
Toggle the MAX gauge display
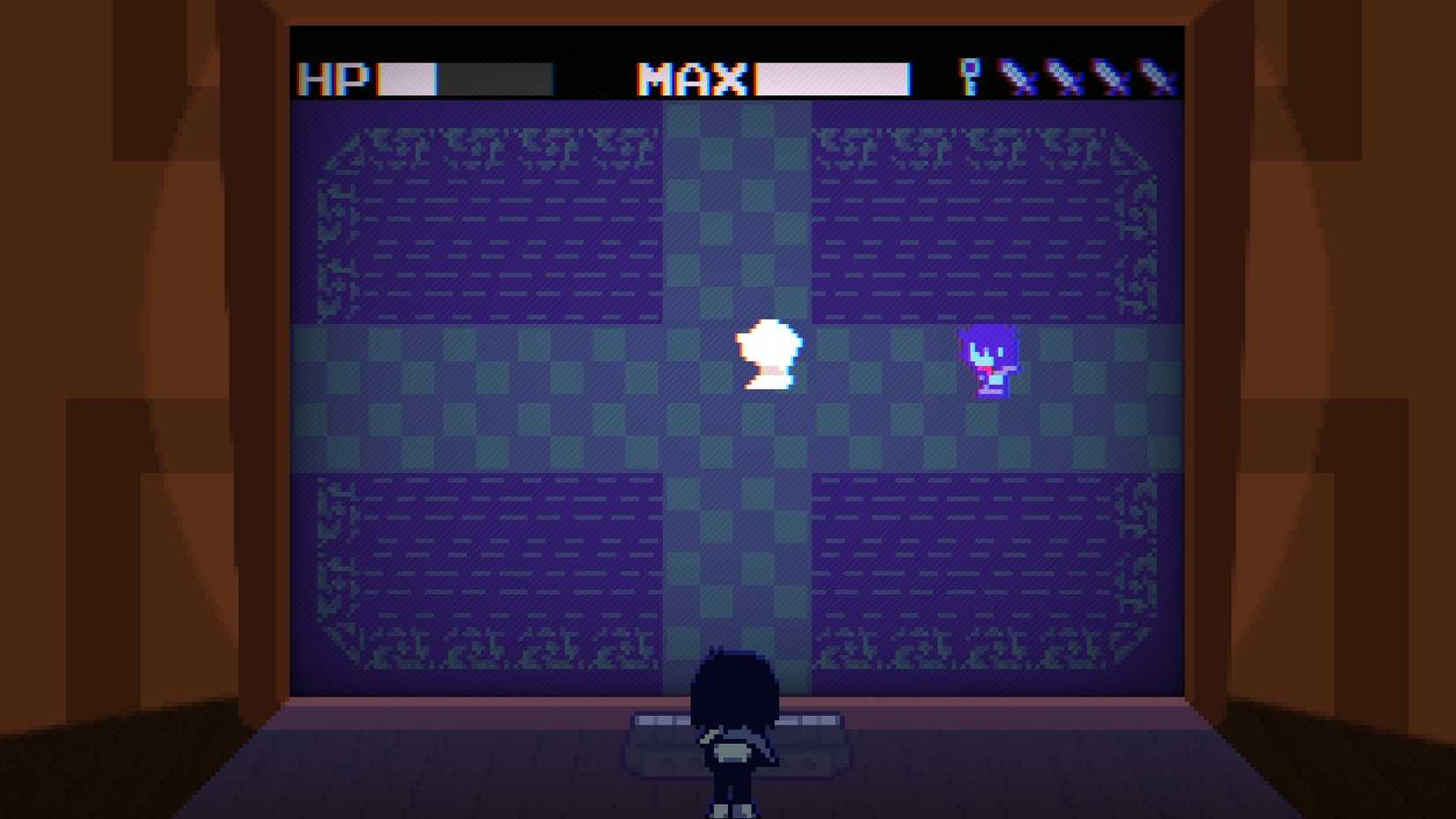click(x=831, y=79)
